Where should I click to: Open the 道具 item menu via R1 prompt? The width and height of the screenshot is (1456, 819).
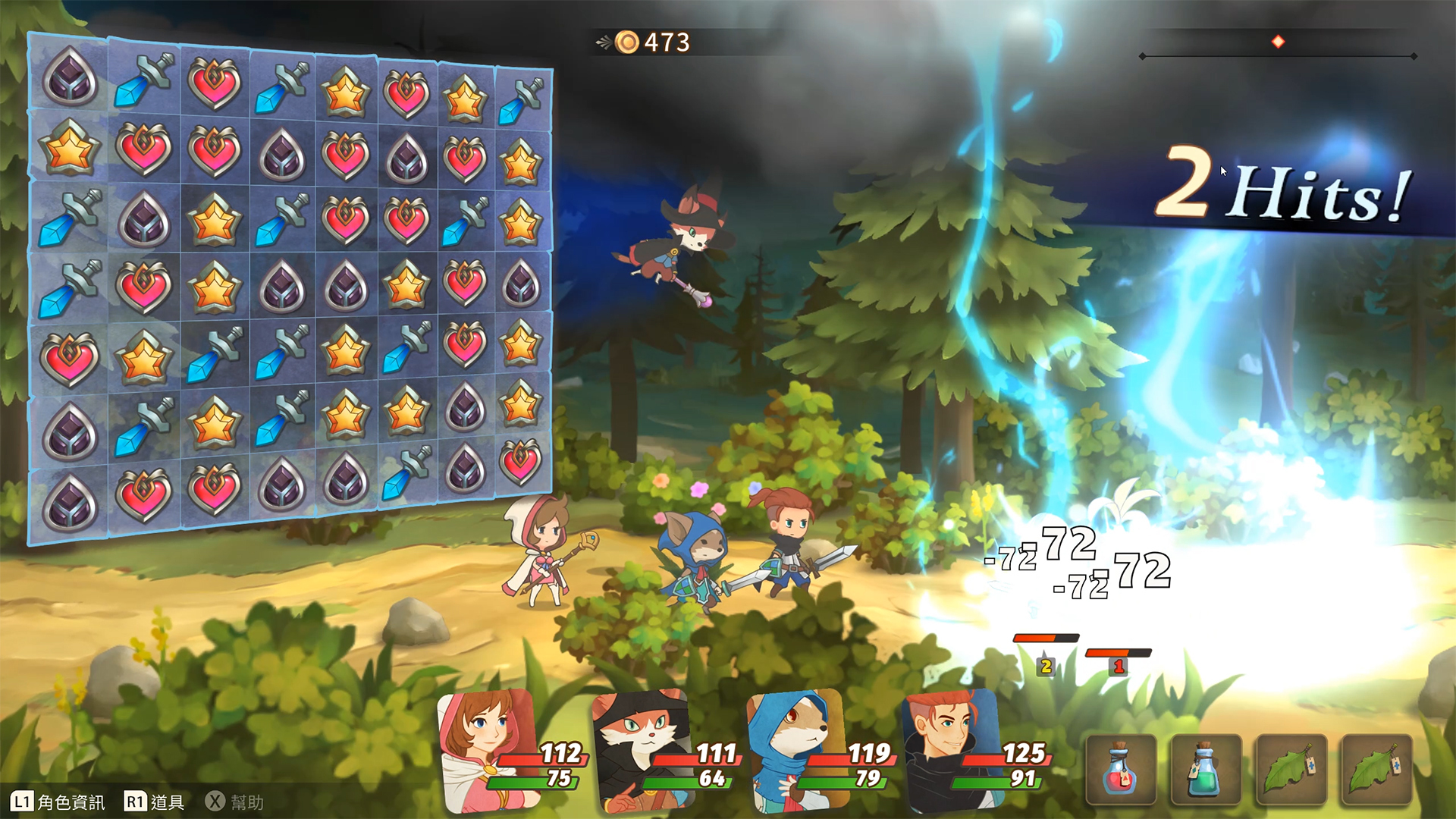coord(155,800)
